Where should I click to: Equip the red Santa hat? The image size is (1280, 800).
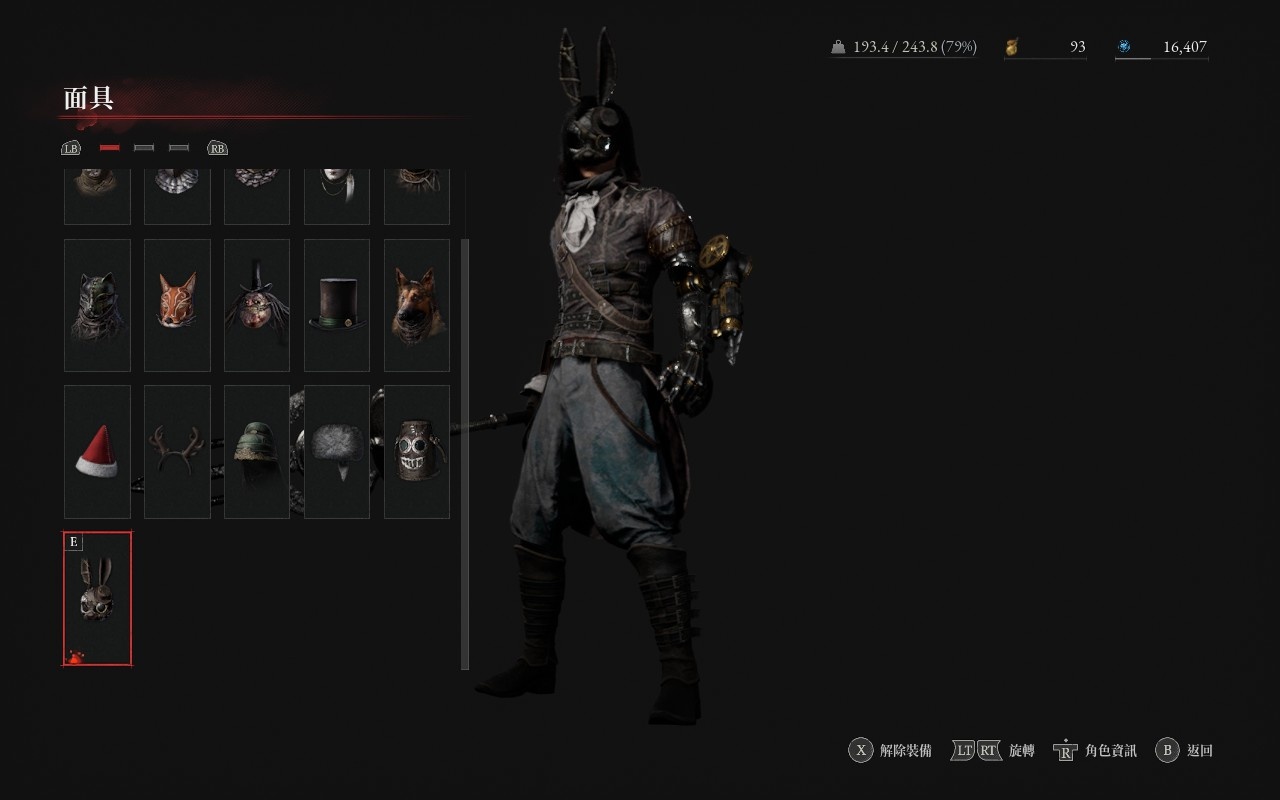click(x=97, y=452)
